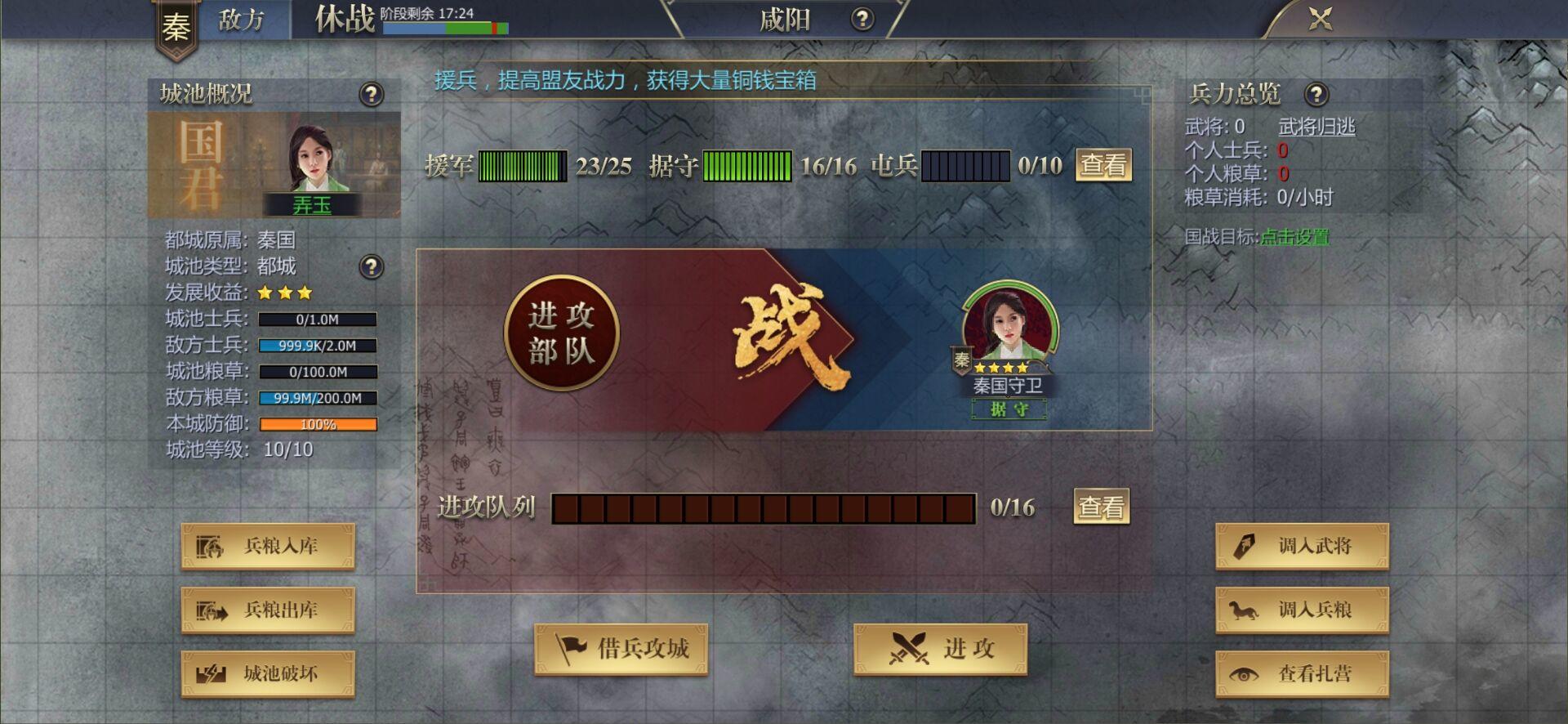Open the 兵力总览 panel help icon

(1317, 94)
